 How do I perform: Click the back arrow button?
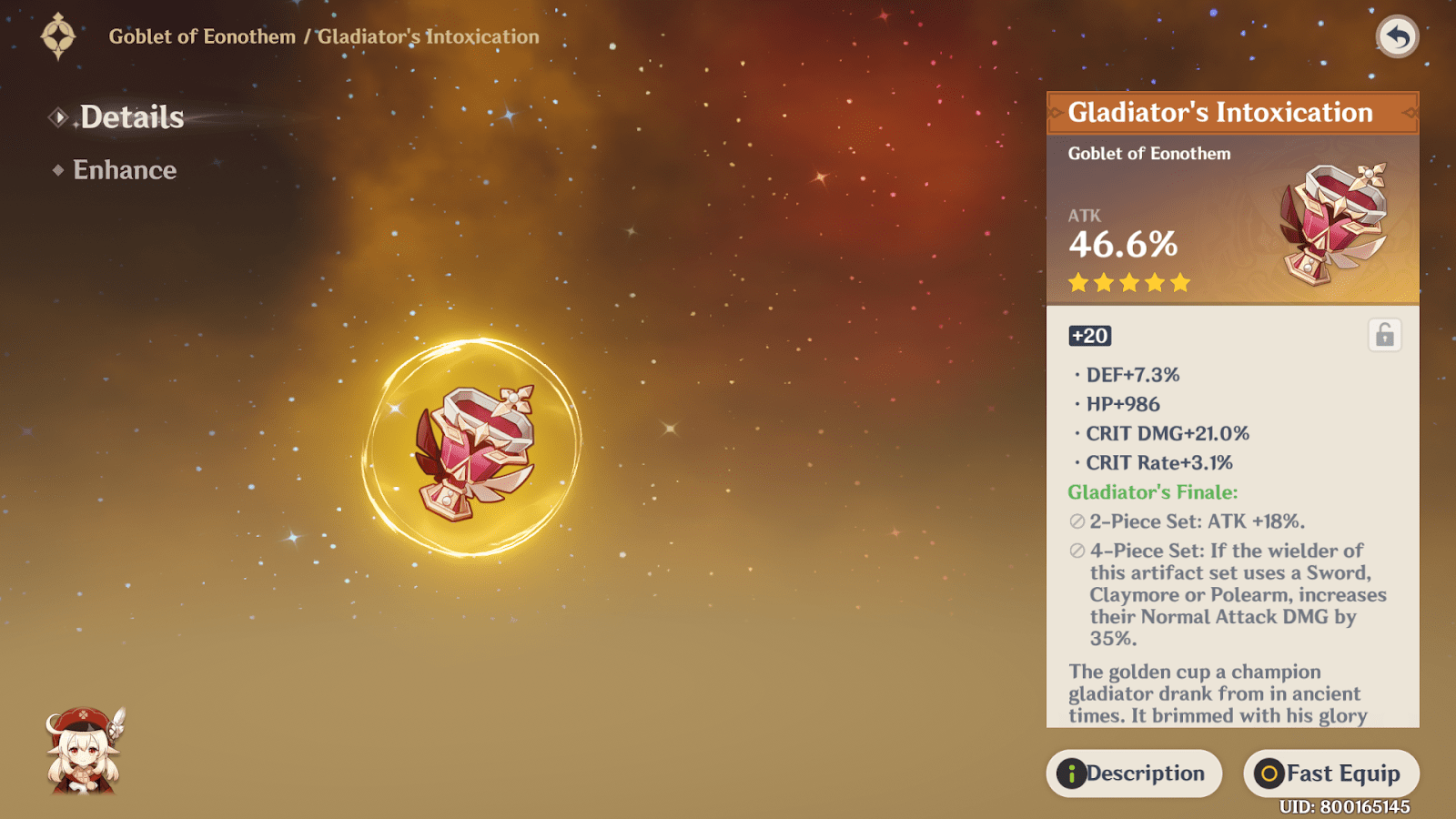click(1397, 37)
